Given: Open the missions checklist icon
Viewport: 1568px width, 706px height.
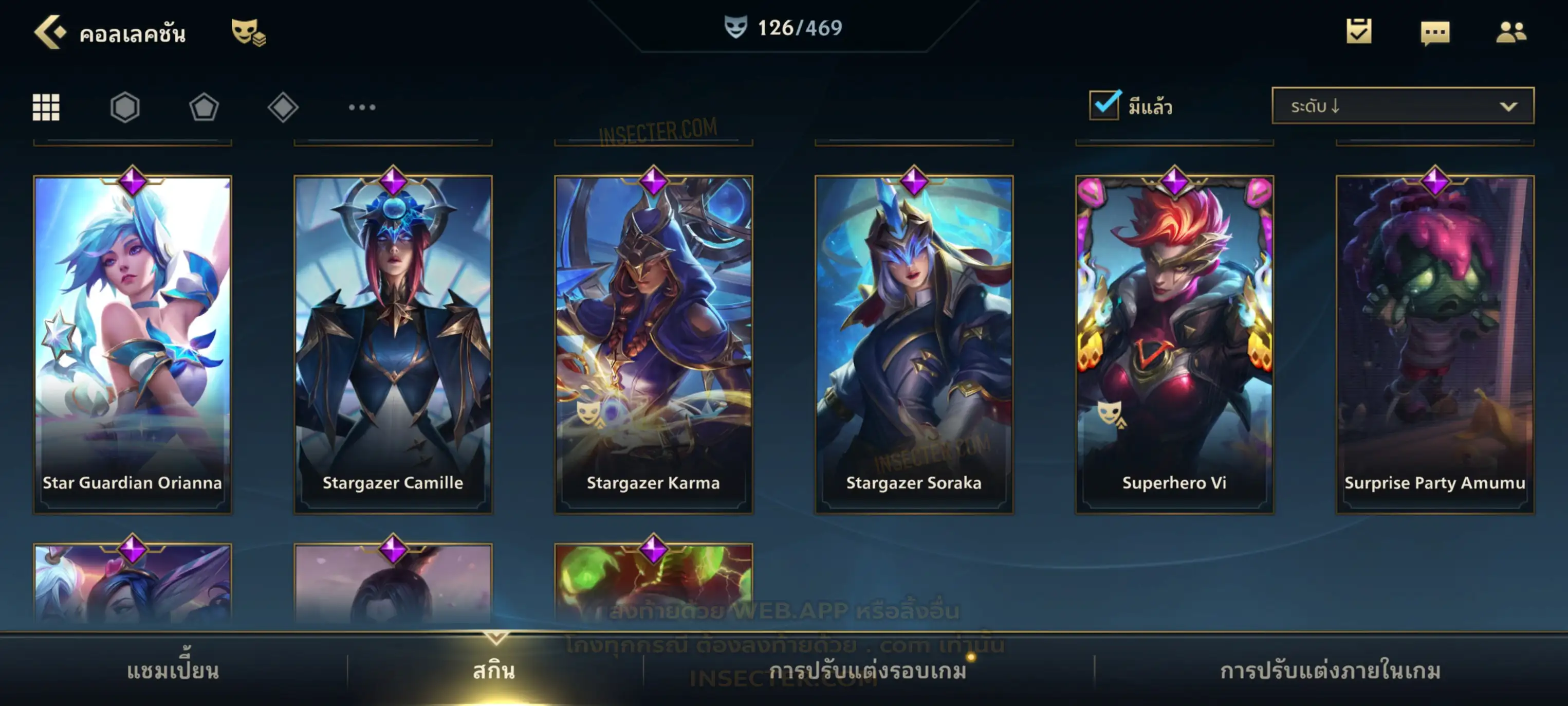Looking at the screenshot, I should point(1358,32).
